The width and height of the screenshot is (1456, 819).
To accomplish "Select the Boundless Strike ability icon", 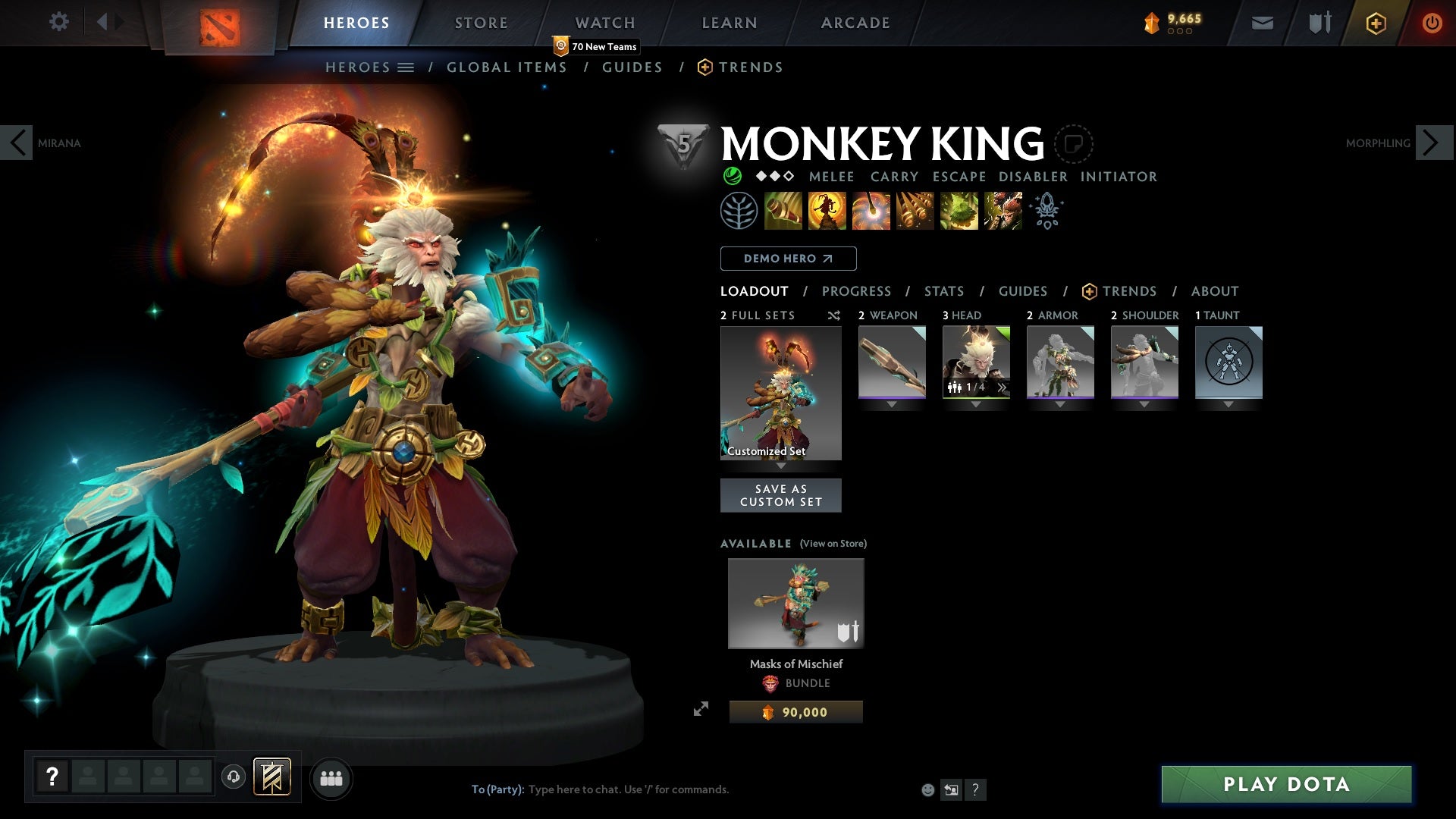I will [783, 210].
